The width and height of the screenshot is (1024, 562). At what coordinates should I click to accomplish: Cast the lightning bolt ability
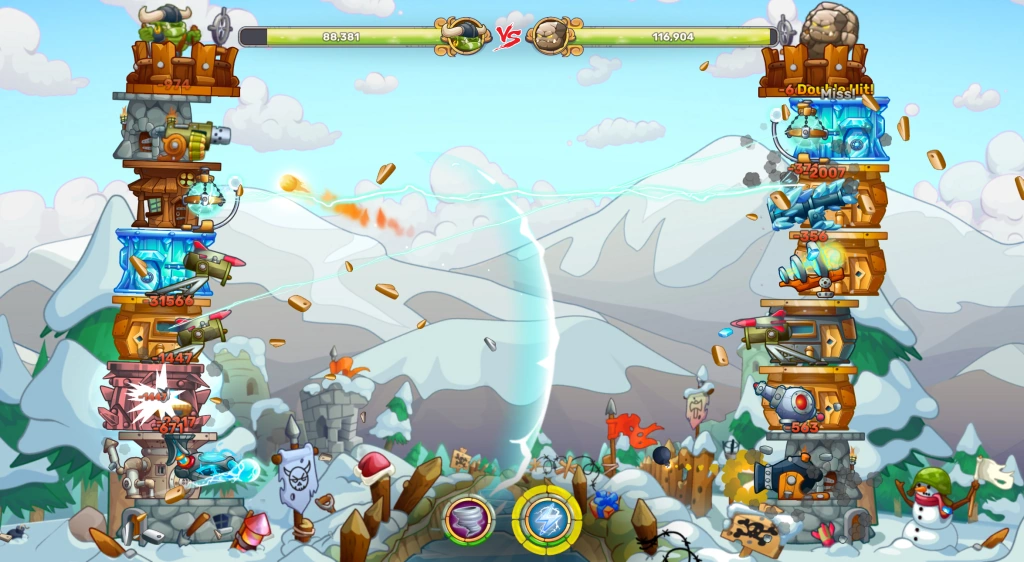point(546,518)
